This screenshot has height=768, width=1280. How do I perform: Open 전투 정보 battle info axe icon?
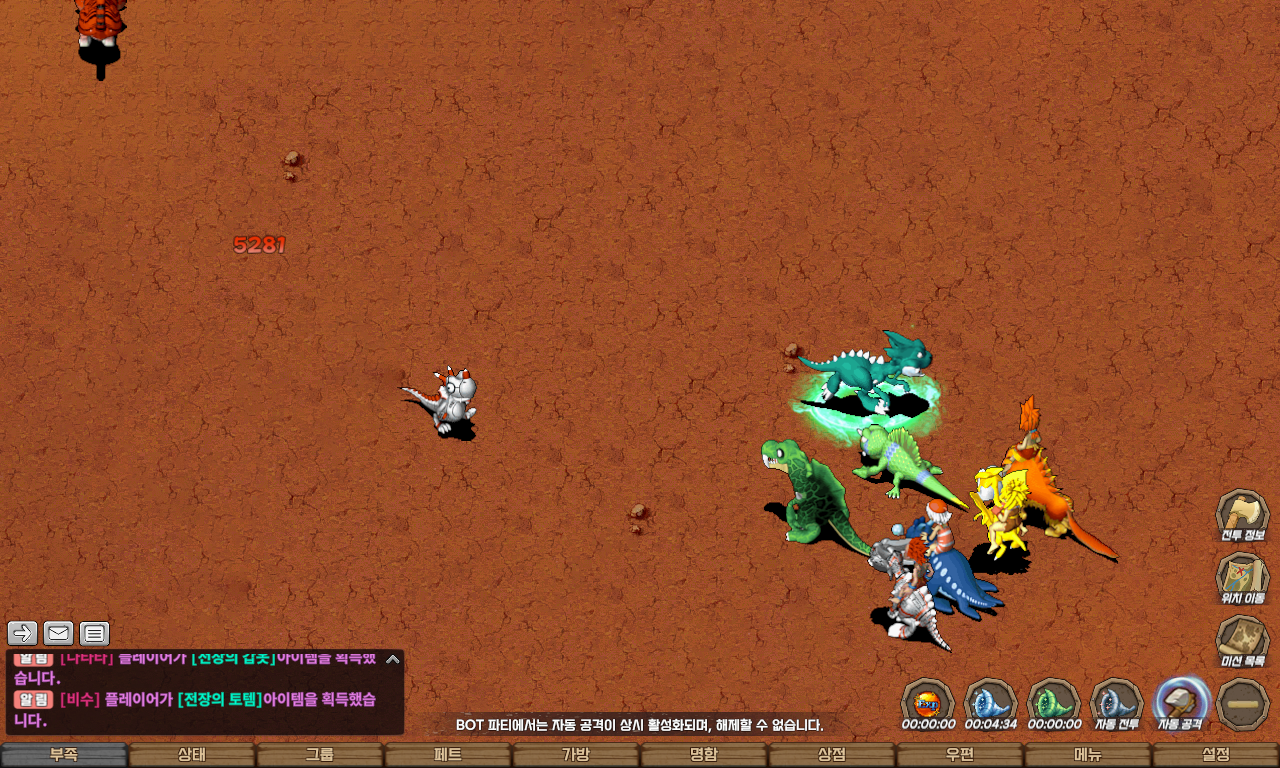(1242, 515)
